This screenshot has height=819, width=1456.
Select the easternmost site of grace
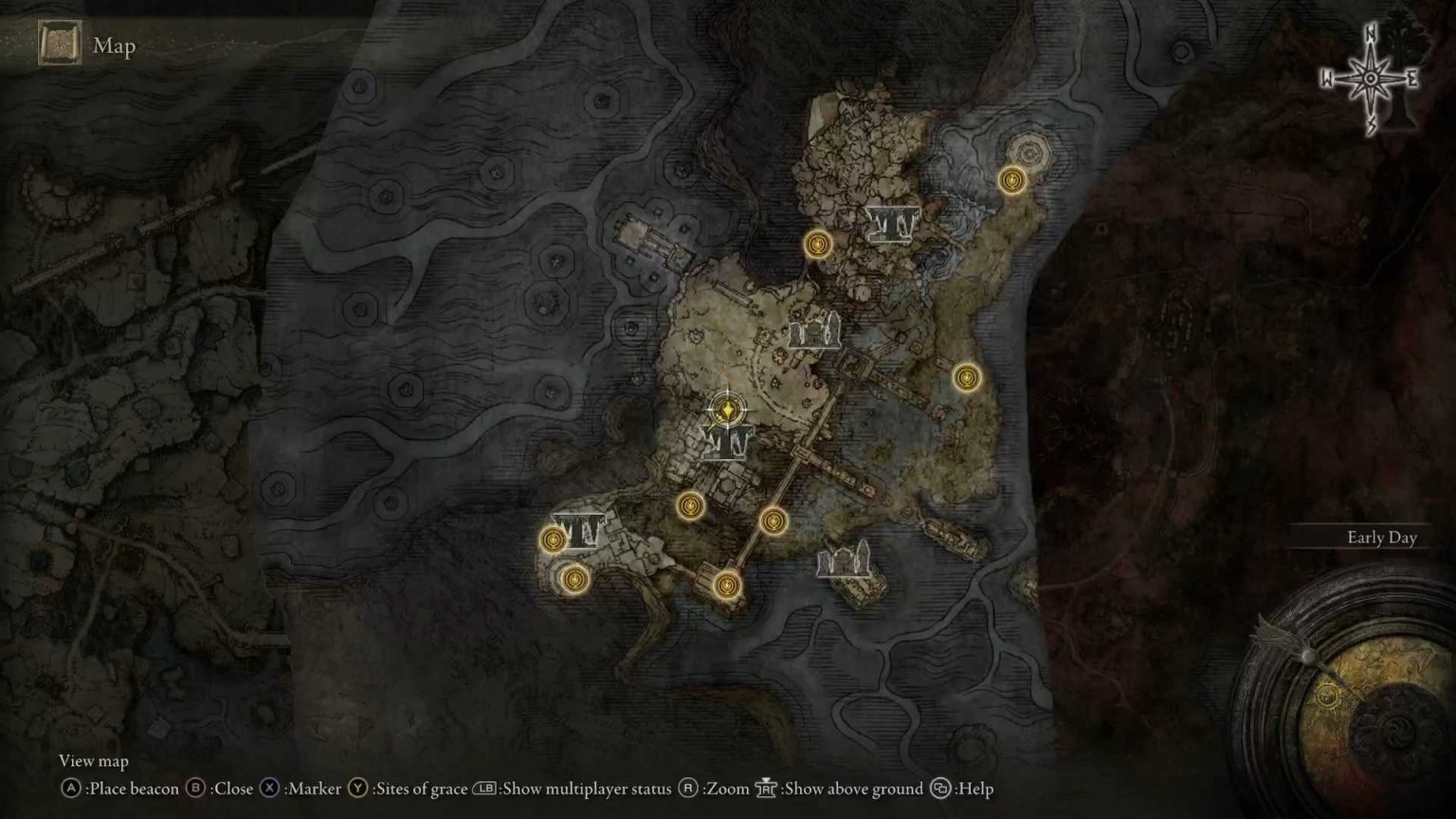click(x=1011, y=180)
